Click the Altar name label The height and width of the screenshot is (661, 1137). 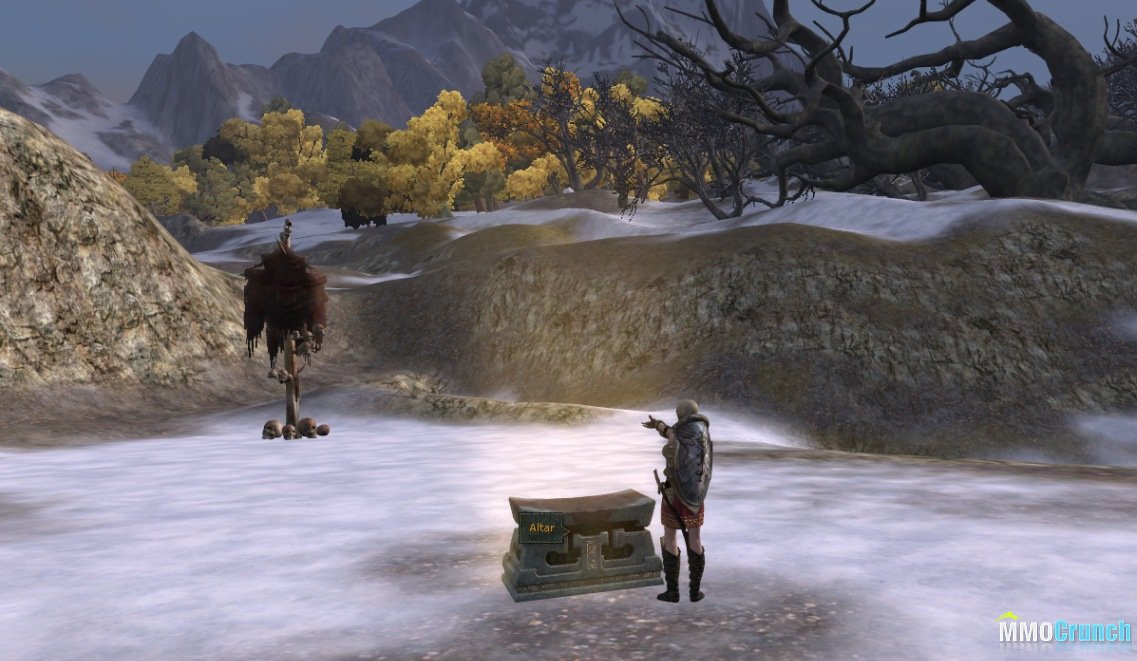point(541,527)
